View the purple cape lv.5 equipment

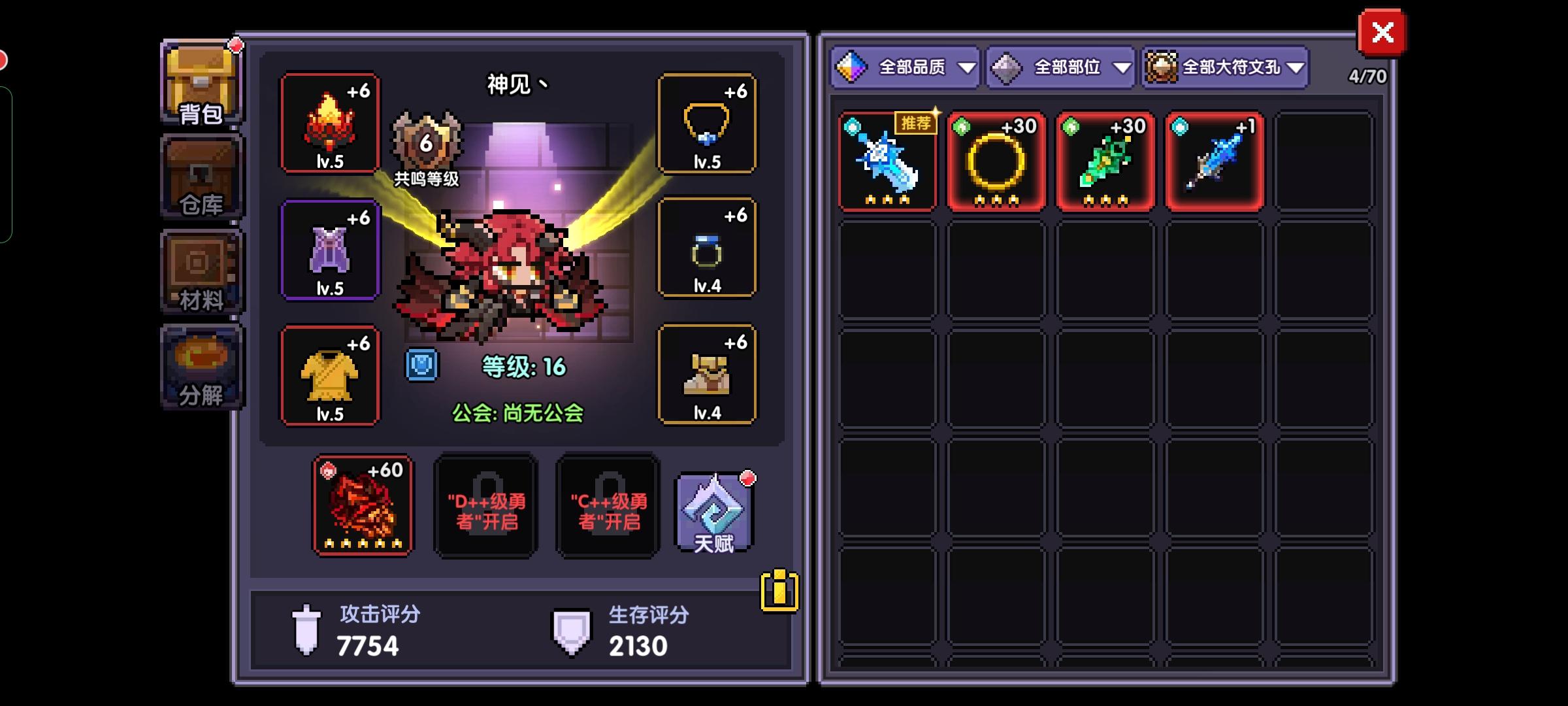(x=330, y=250)
